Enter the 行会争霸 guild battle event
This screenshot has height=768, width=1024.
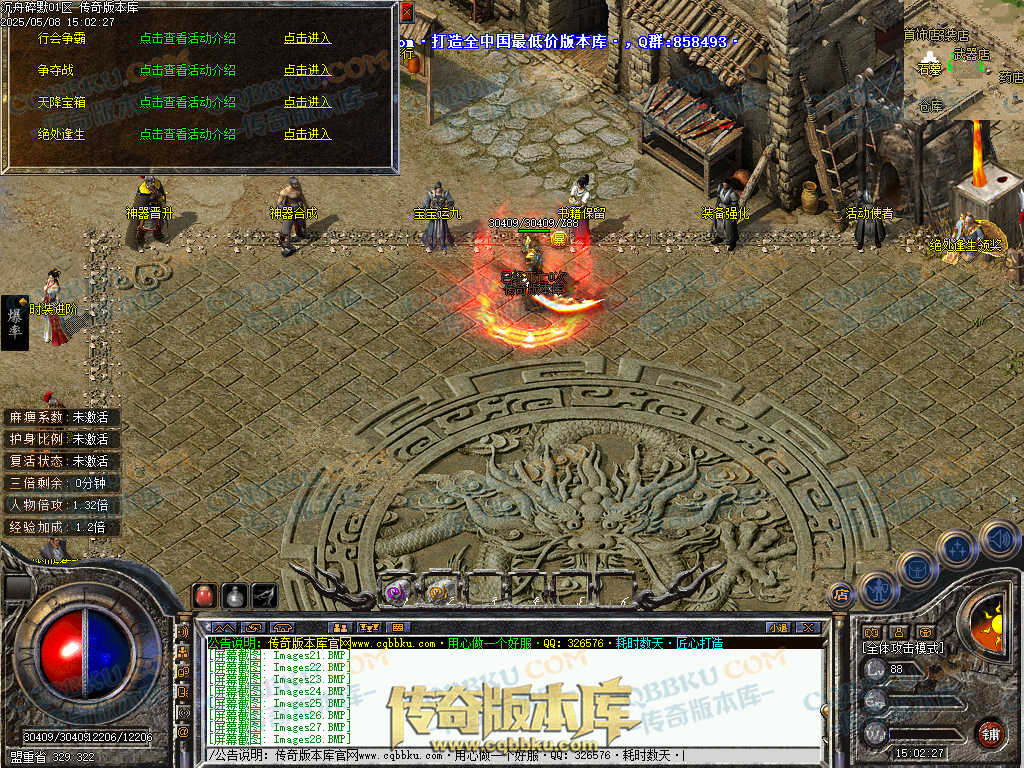307,38
